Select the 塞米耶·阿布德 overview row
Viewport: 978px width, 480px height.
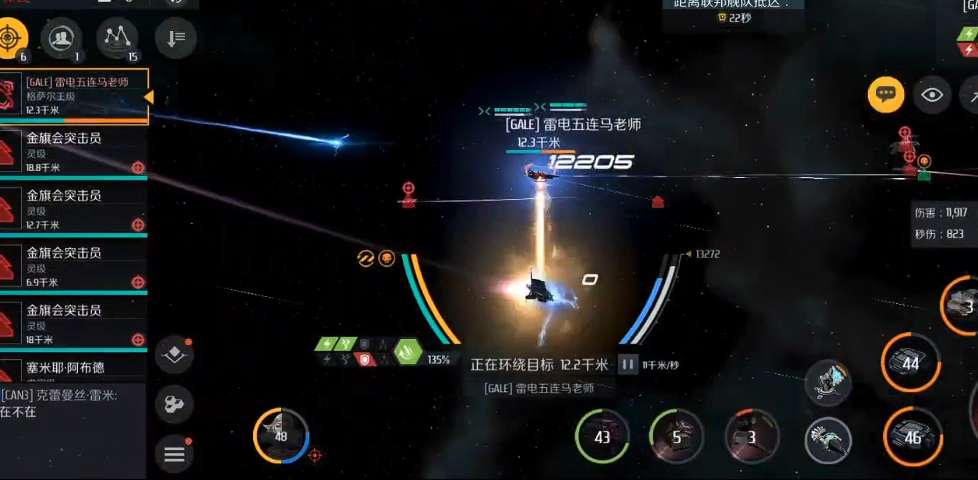click(x=74, y=370)
